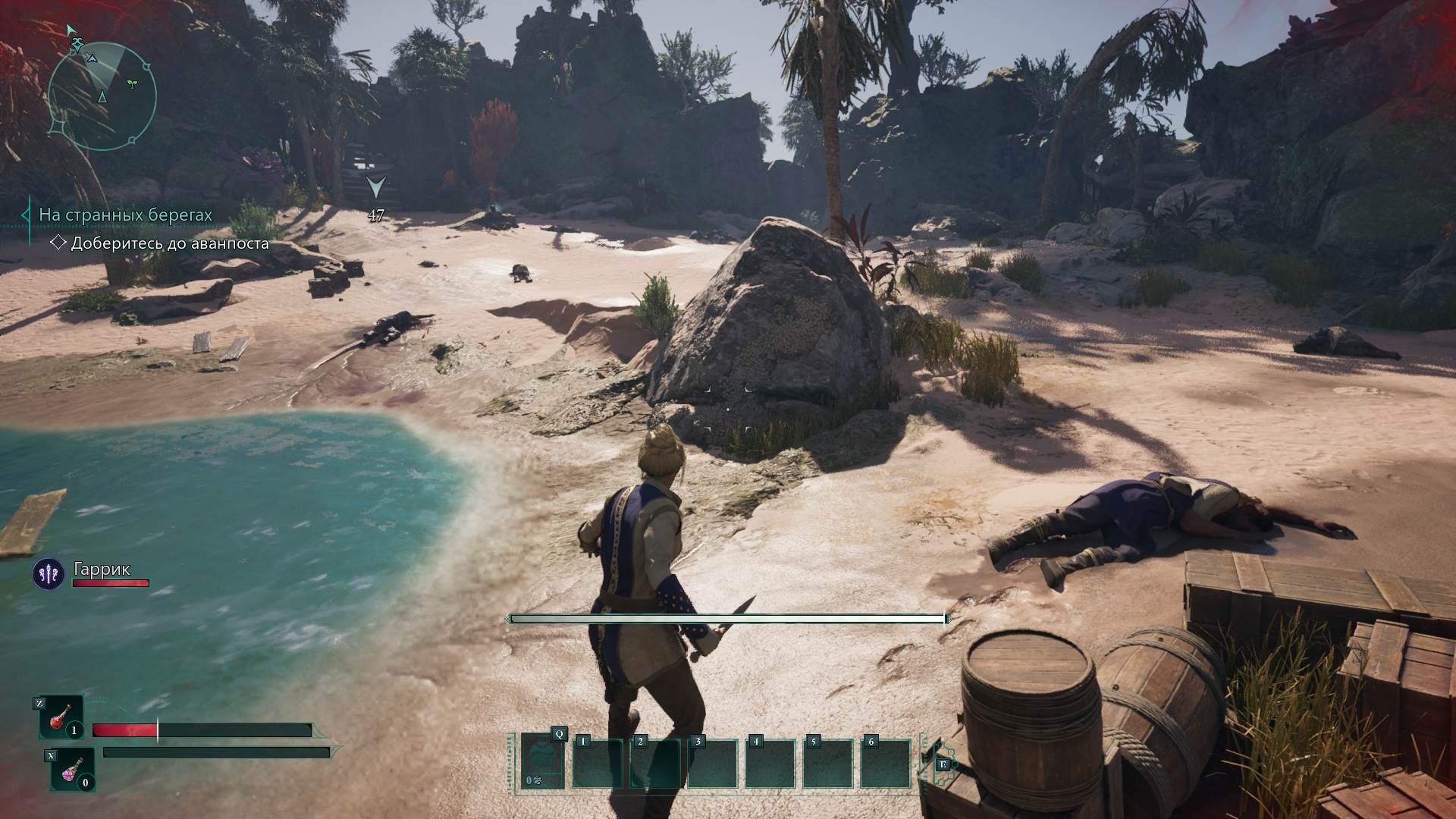1456x819 pixels.
Task: Click the objective Доберитесь до аванпоста
Action: [x=170, y=243]
